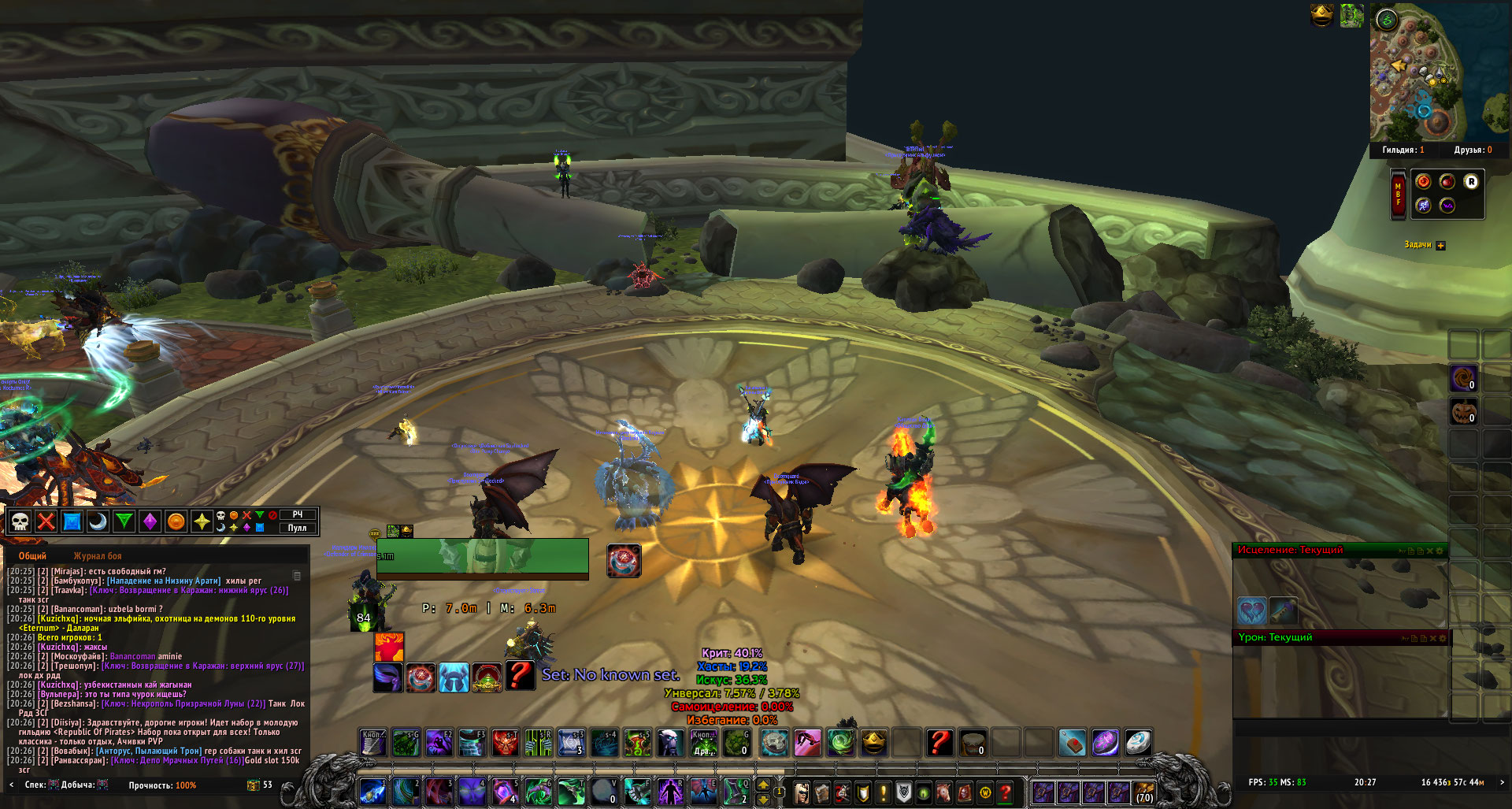Open the Общий chat tab

[32, 556]
